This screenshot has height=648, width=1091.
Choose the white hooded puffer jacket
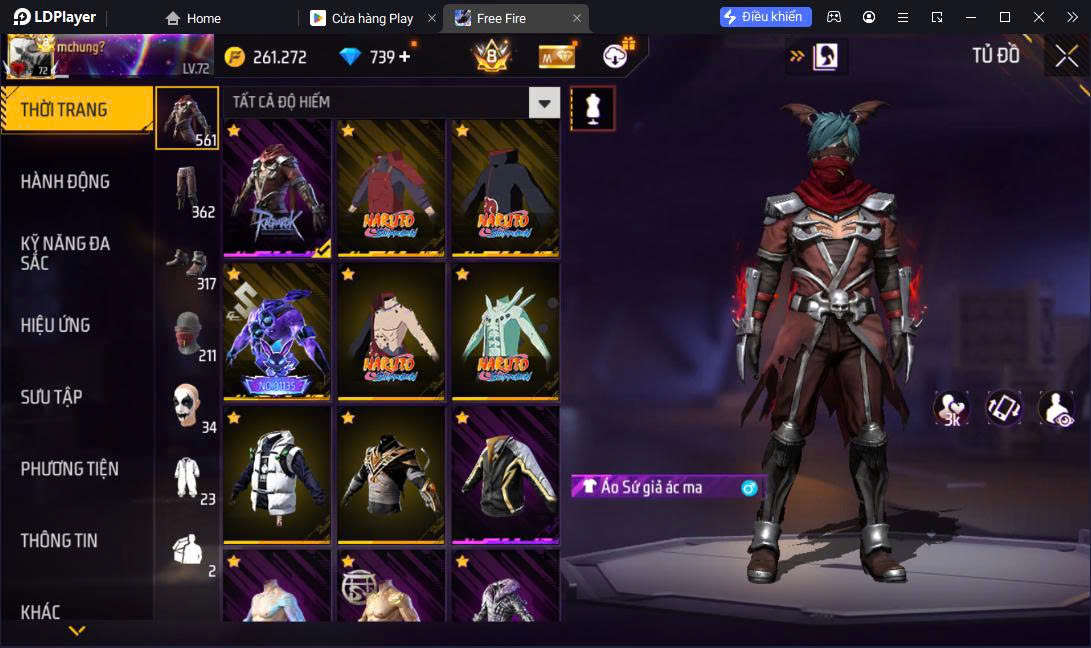(277, 475)
